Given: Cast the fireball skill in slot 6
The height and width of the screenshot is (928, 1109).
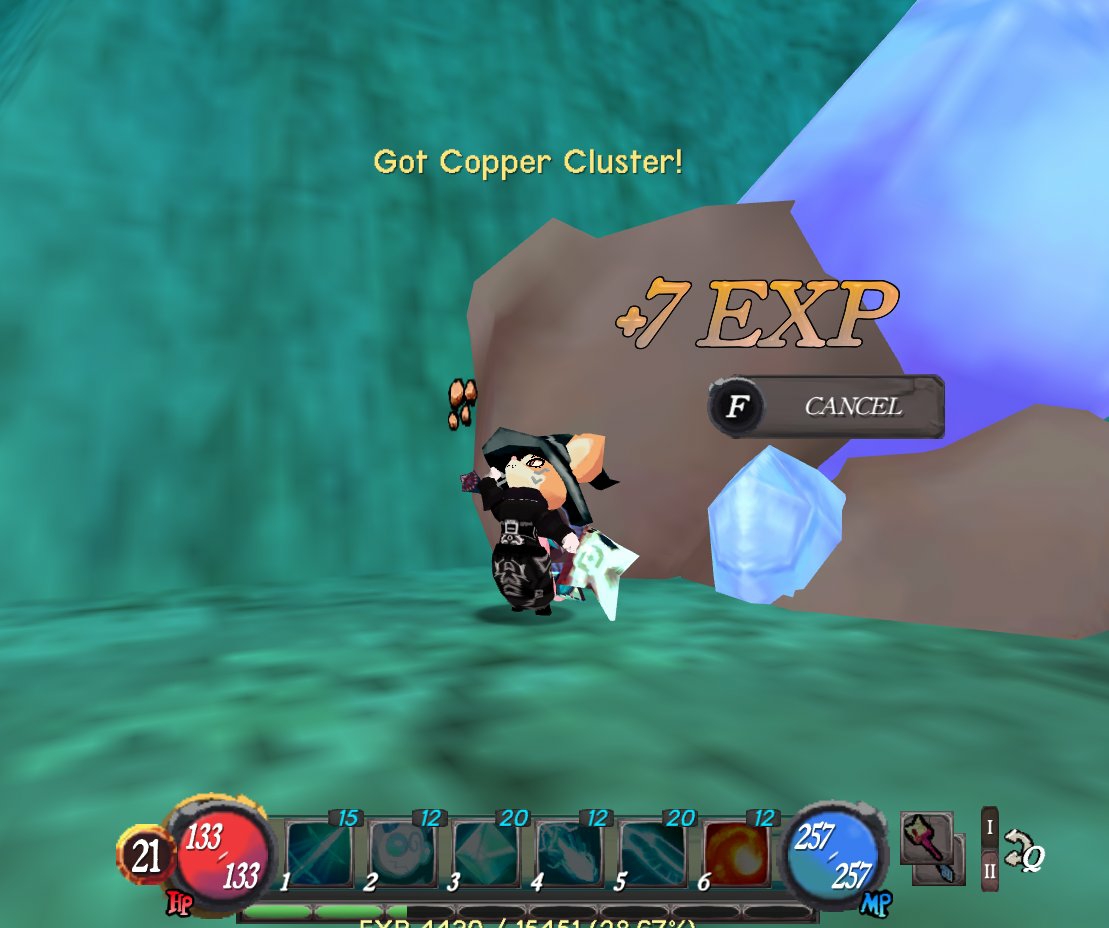Looking at the screenshot, I should (736, 852).
